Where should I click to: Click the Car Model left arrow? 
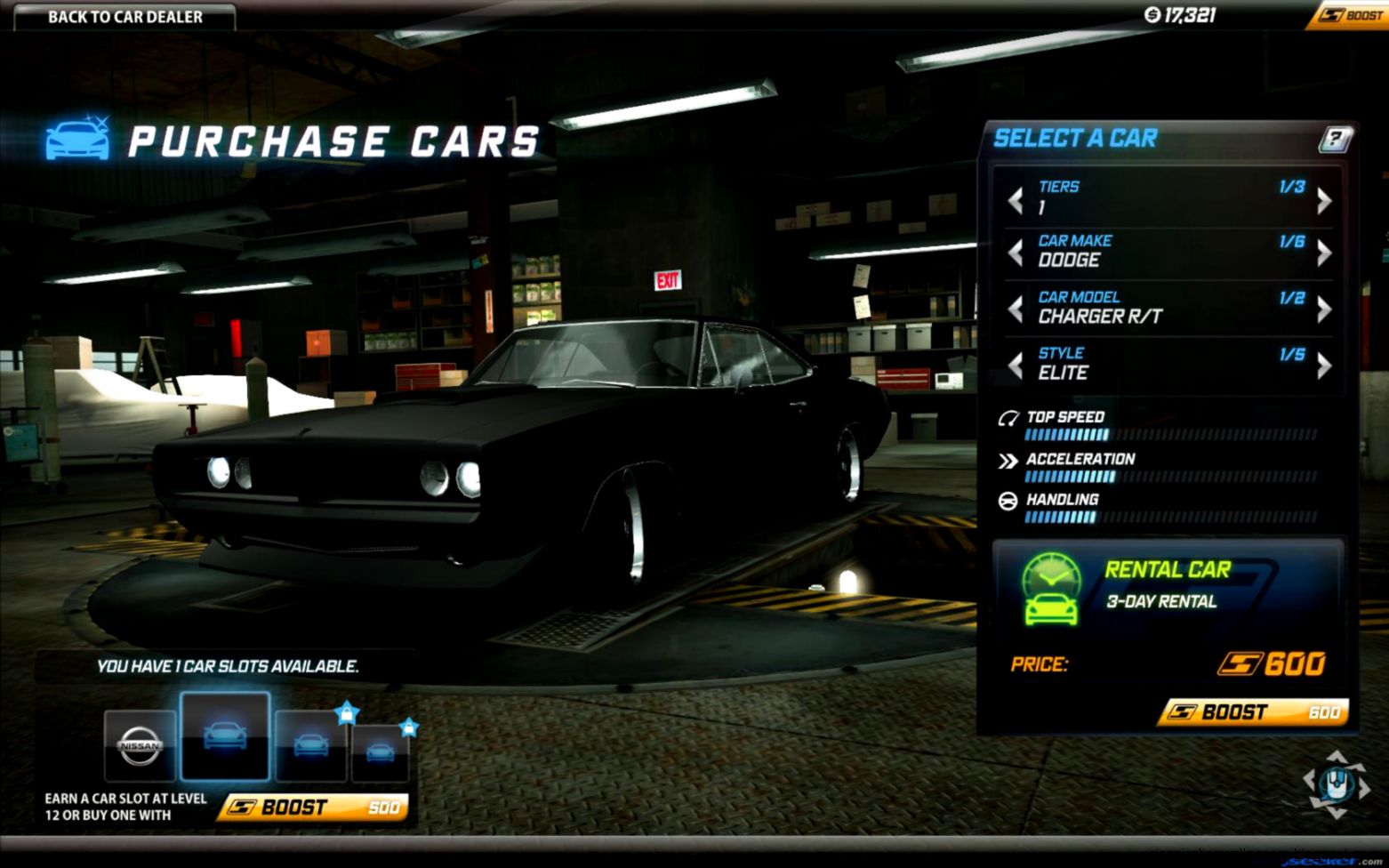pos(1015,309)
